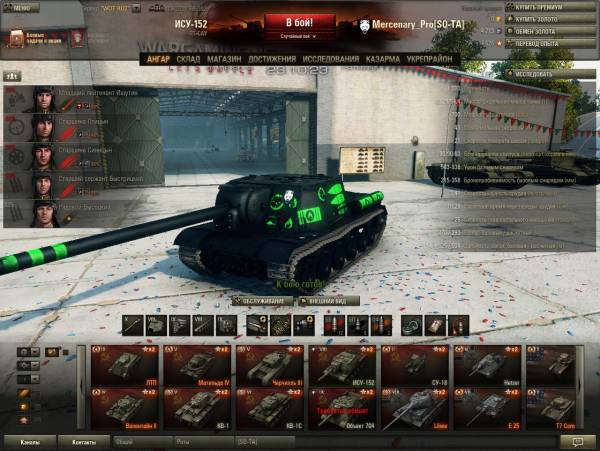Choose the Löwe tank in carousel
The width and height of the screenshot is (600, 451).
tap(416, 408)
